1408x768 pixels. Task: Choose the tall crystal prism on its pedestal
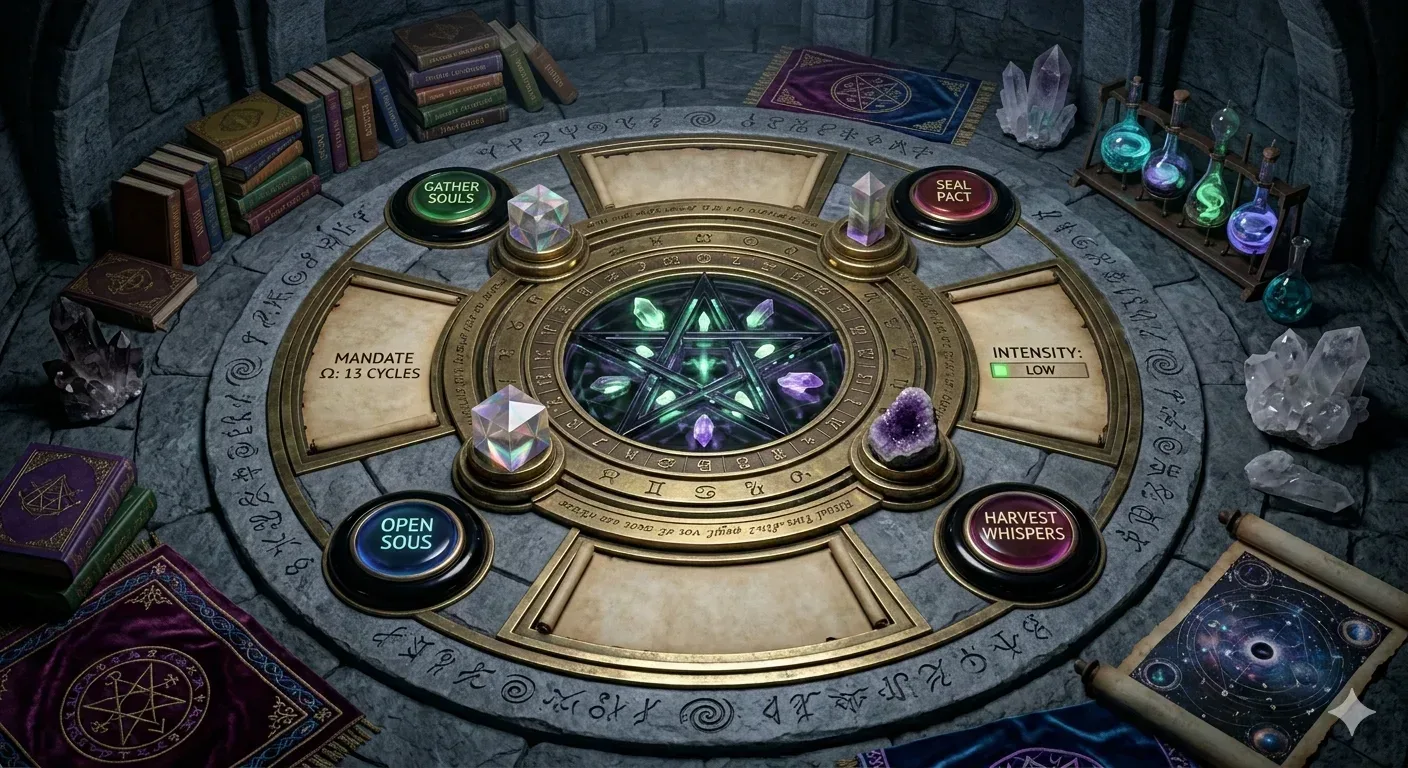(865, 210)
